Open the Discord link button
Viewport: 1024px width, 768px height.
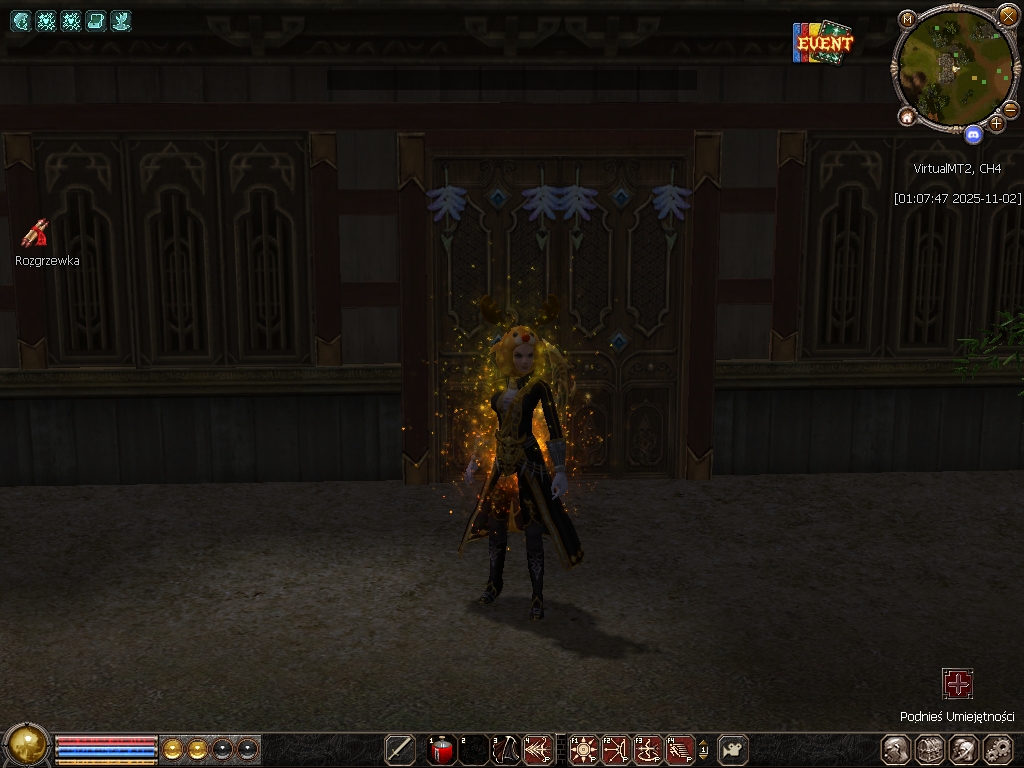[x=973, y=132]
